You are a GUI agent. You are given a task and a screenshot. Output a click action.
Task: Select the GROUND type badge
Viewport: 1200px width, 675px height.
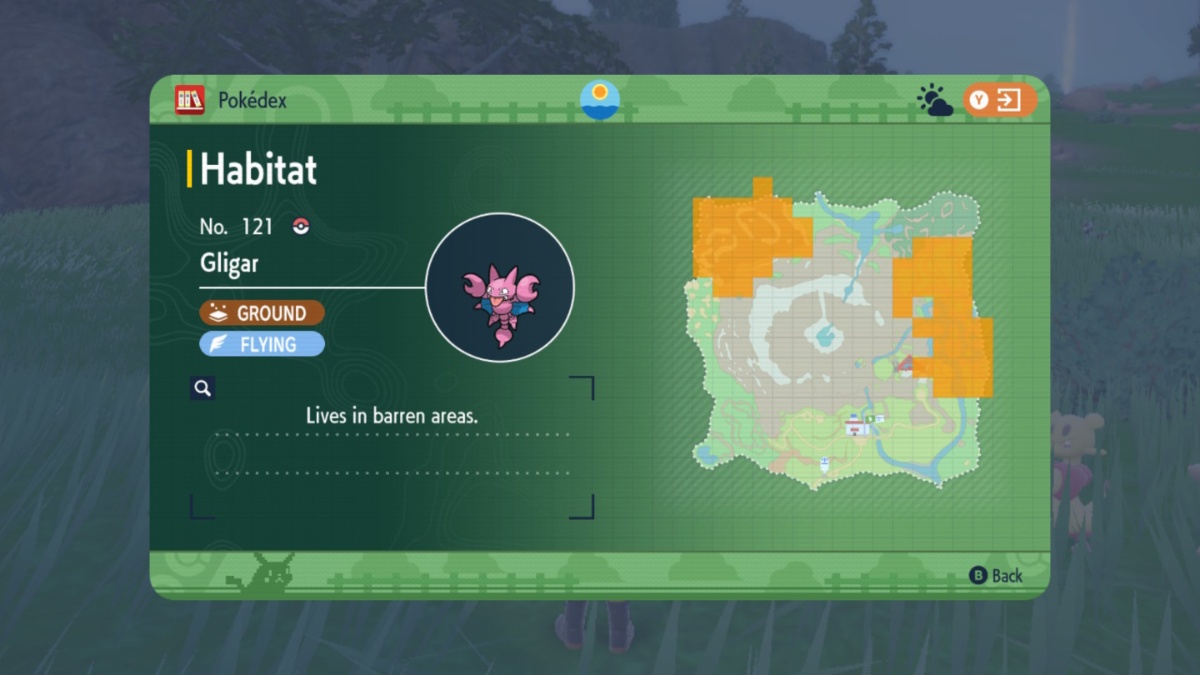point(262,313)
